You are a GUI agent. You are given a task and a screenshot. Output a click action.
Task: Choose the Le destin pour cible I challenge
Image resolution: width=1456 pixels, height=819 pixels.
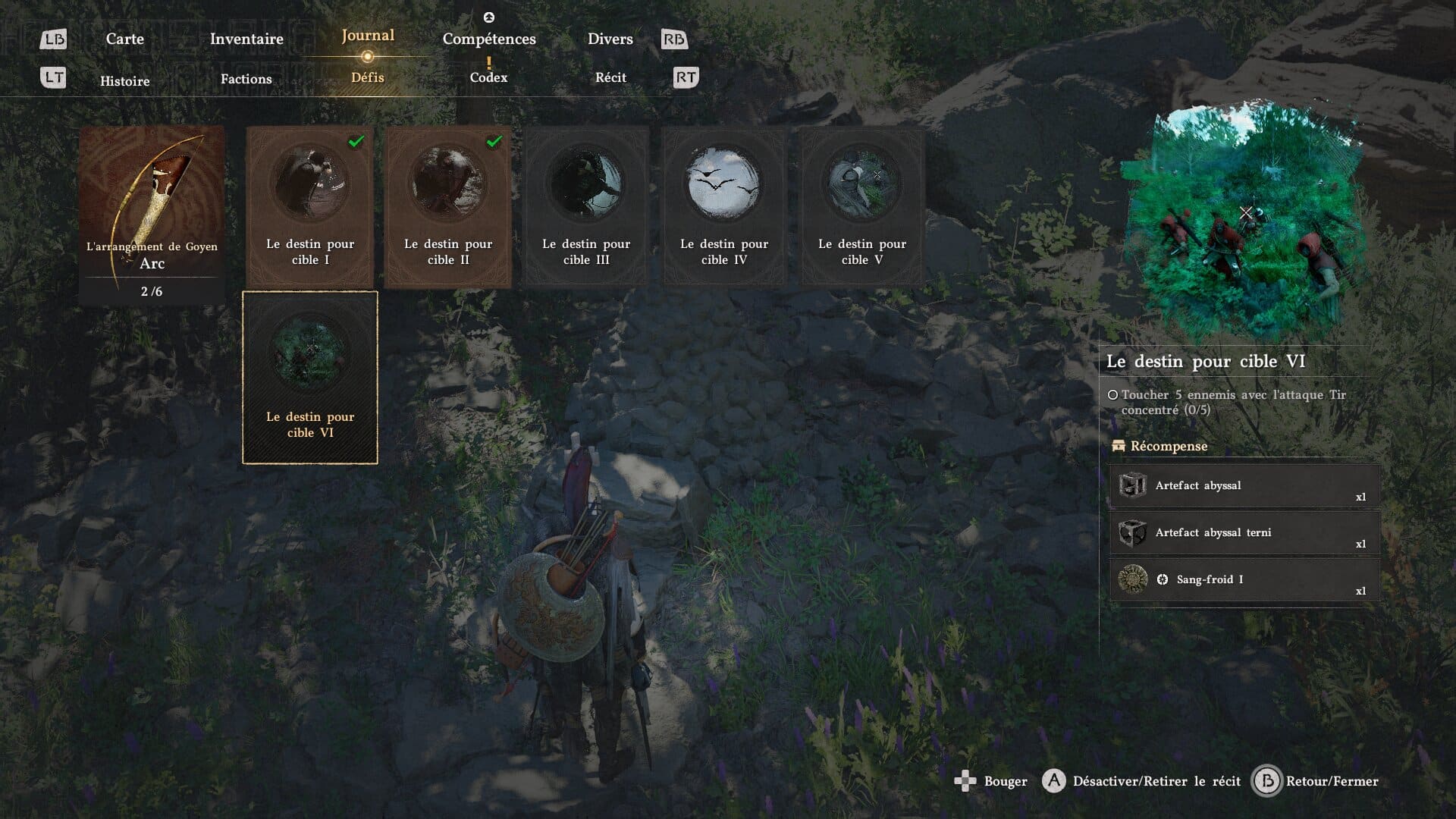coord(310,206)
